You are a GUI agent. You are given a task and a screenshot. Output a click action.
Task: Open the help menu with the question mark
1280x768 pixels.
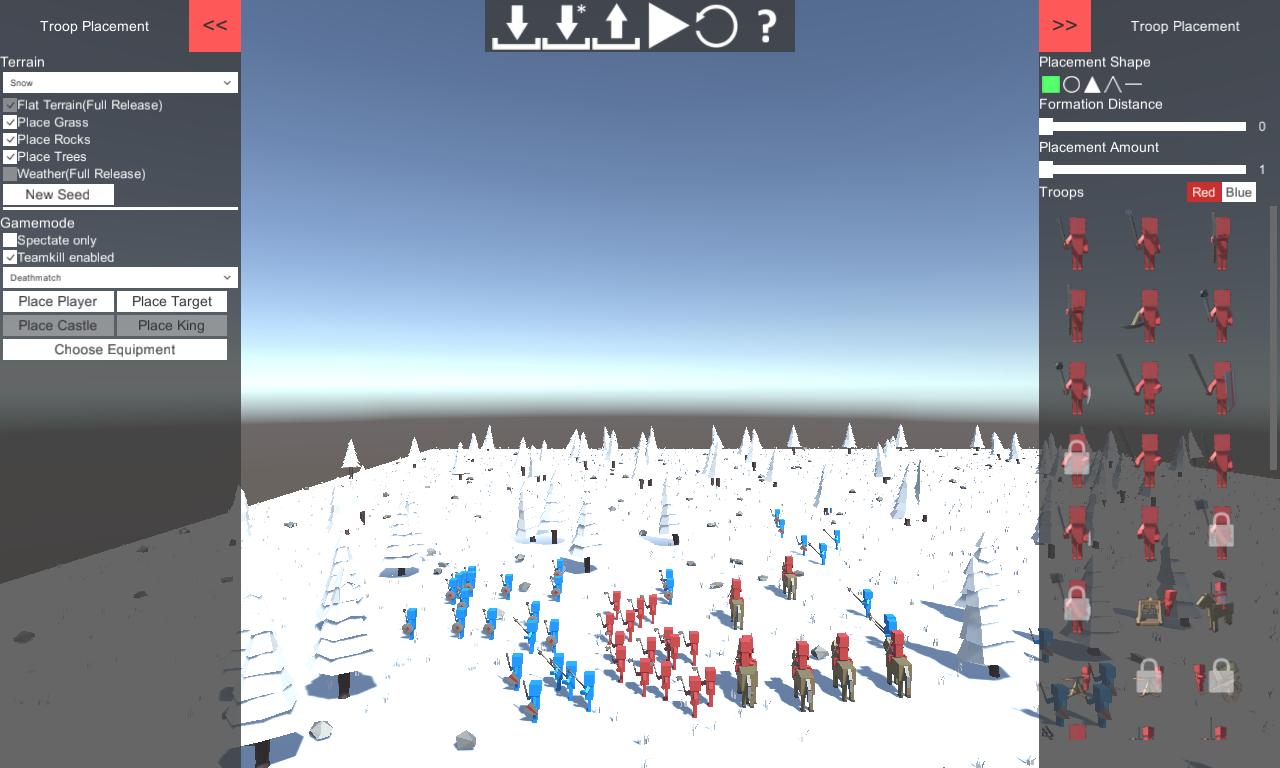766,26
